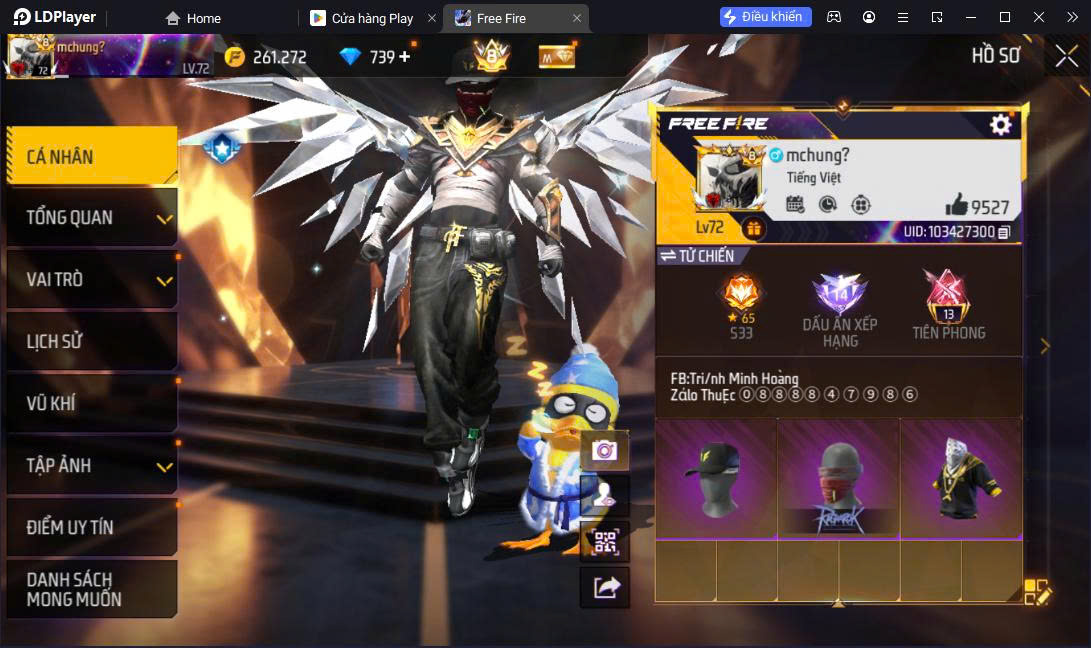
Task: Click the camera photo button
Action: 604,450
